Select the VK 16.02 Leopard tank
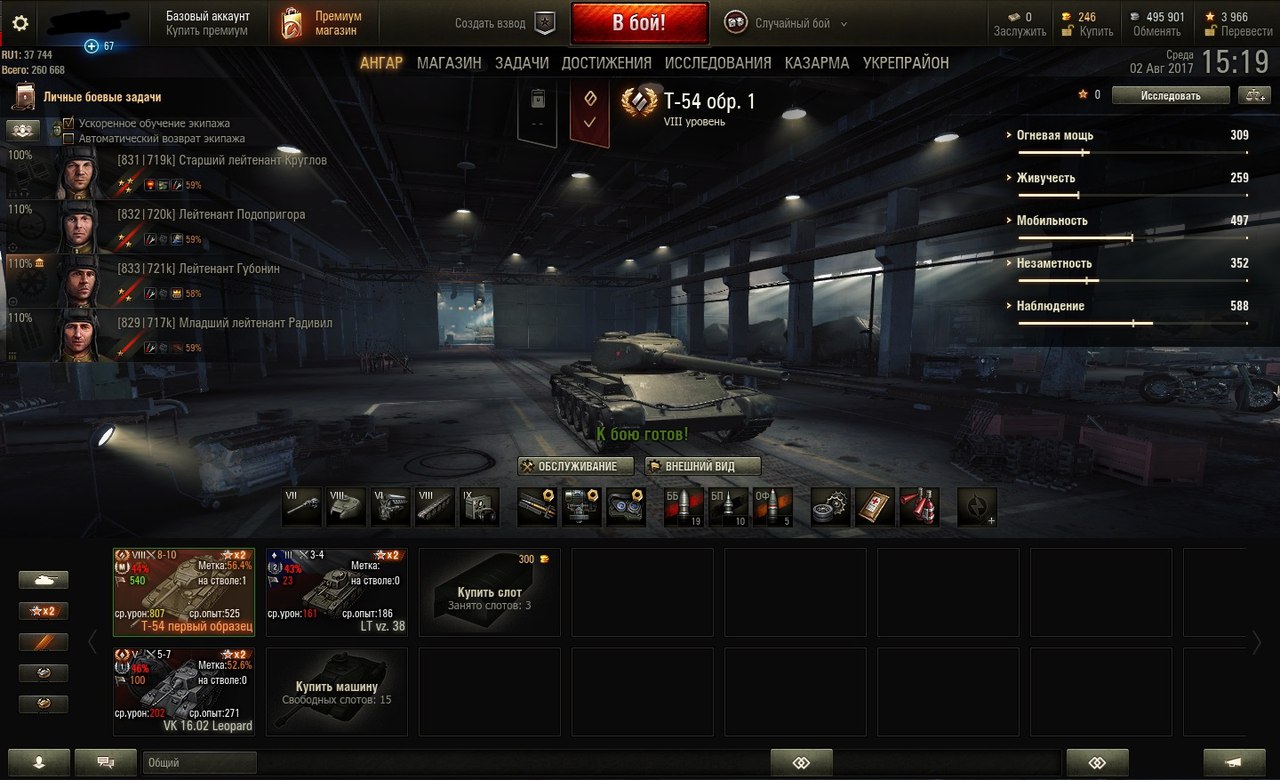The image size is (1280, 780). point(183,691)
